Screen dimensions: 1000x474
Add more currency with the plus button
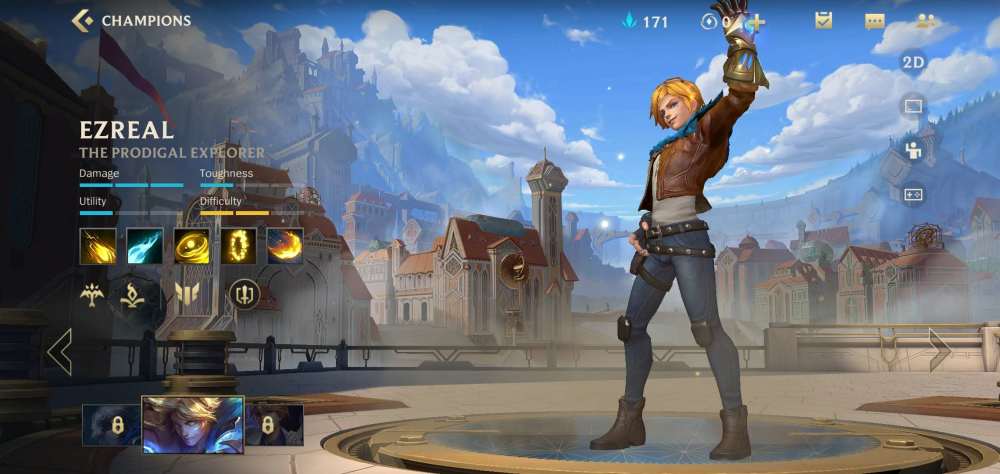point(753,21)
